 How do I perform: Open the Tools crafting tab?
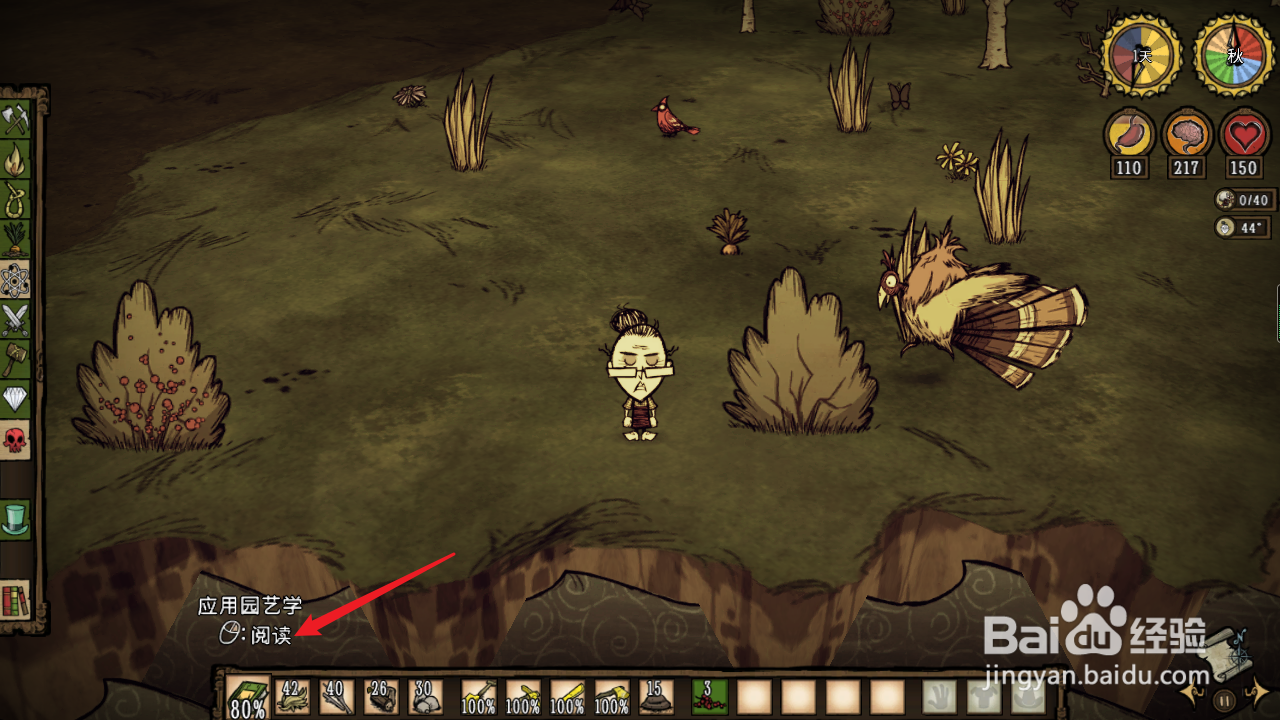(x=16, y=120)
